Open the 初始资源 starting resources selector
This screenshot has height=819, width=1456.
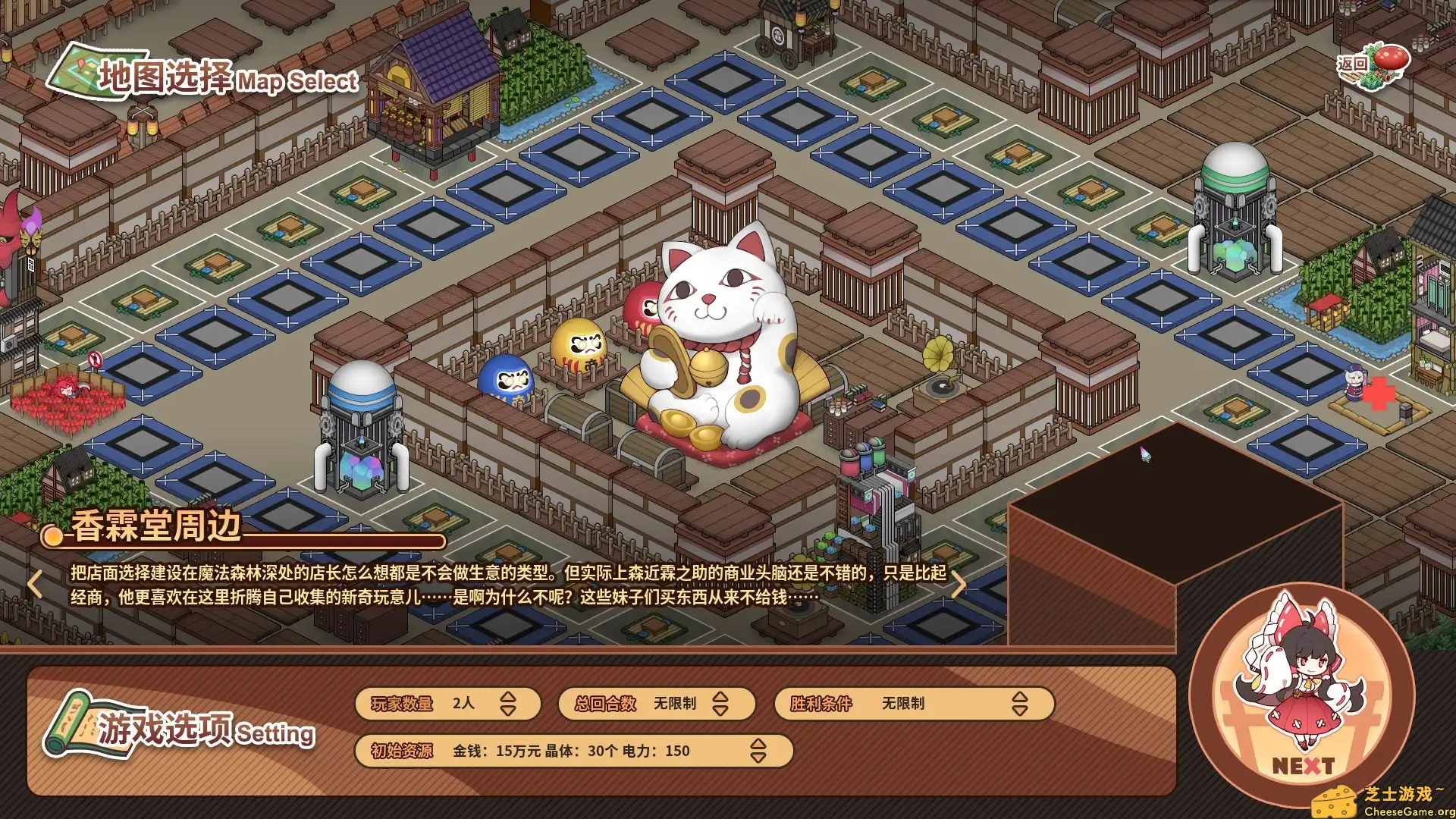[756, 751]
